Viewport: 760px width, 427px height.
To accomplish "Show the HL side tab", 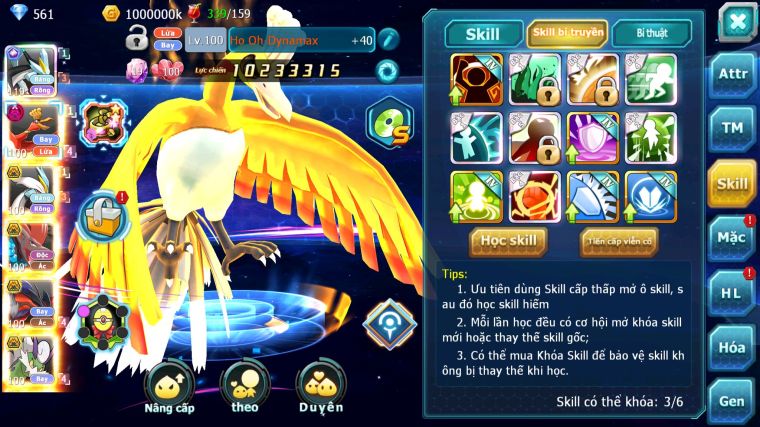I will pyautogui.click(x=732, y=292).
